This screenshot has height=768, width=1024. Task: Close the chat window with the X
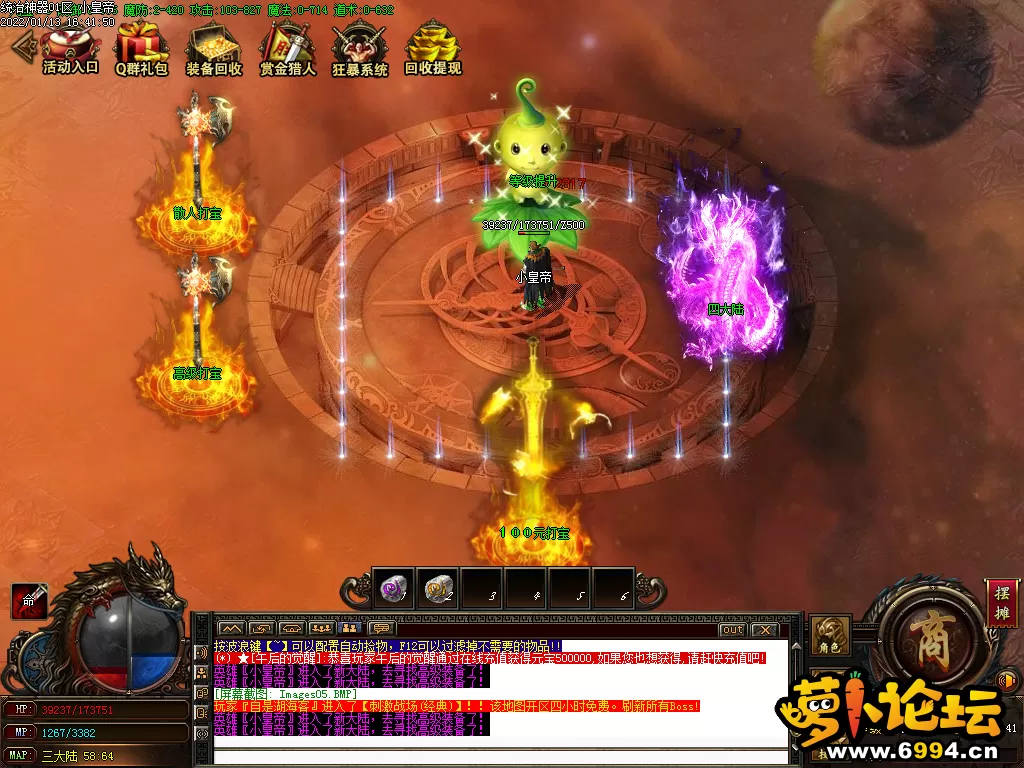click(764, 630)
